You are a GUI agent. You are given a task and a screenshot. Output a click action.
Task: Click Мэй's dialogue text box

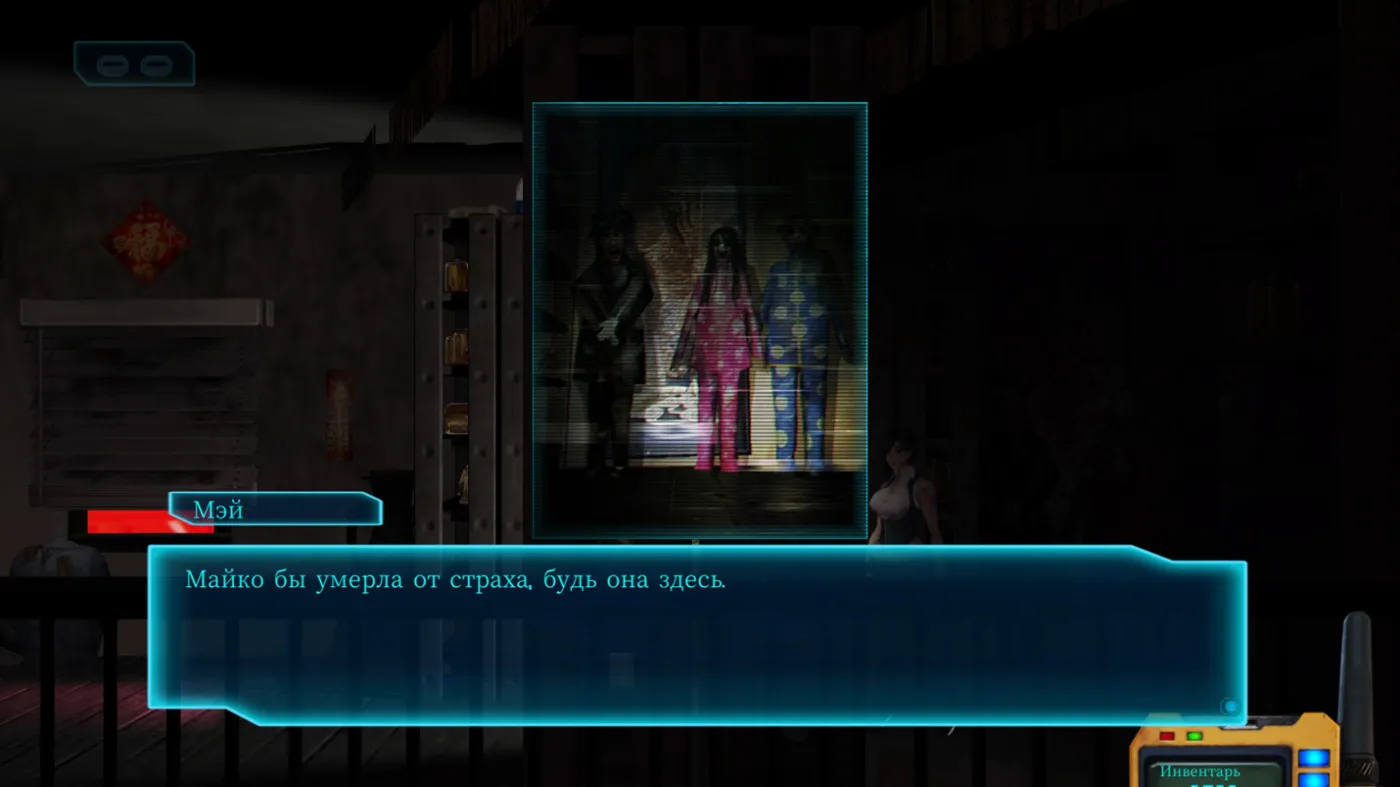pyautogui.click(x=697, y=633)
